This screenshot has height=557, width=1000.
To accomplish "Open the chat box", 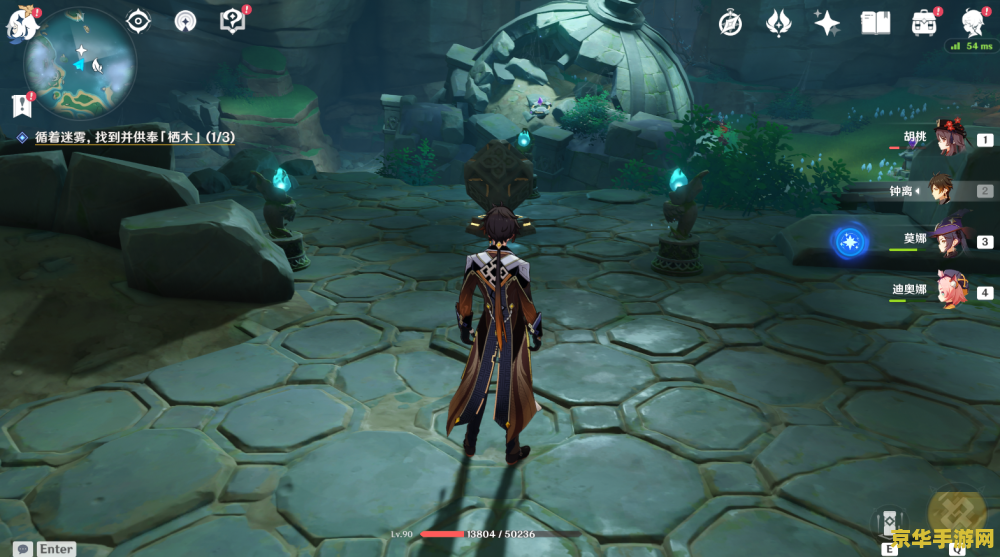I will 22,548.
